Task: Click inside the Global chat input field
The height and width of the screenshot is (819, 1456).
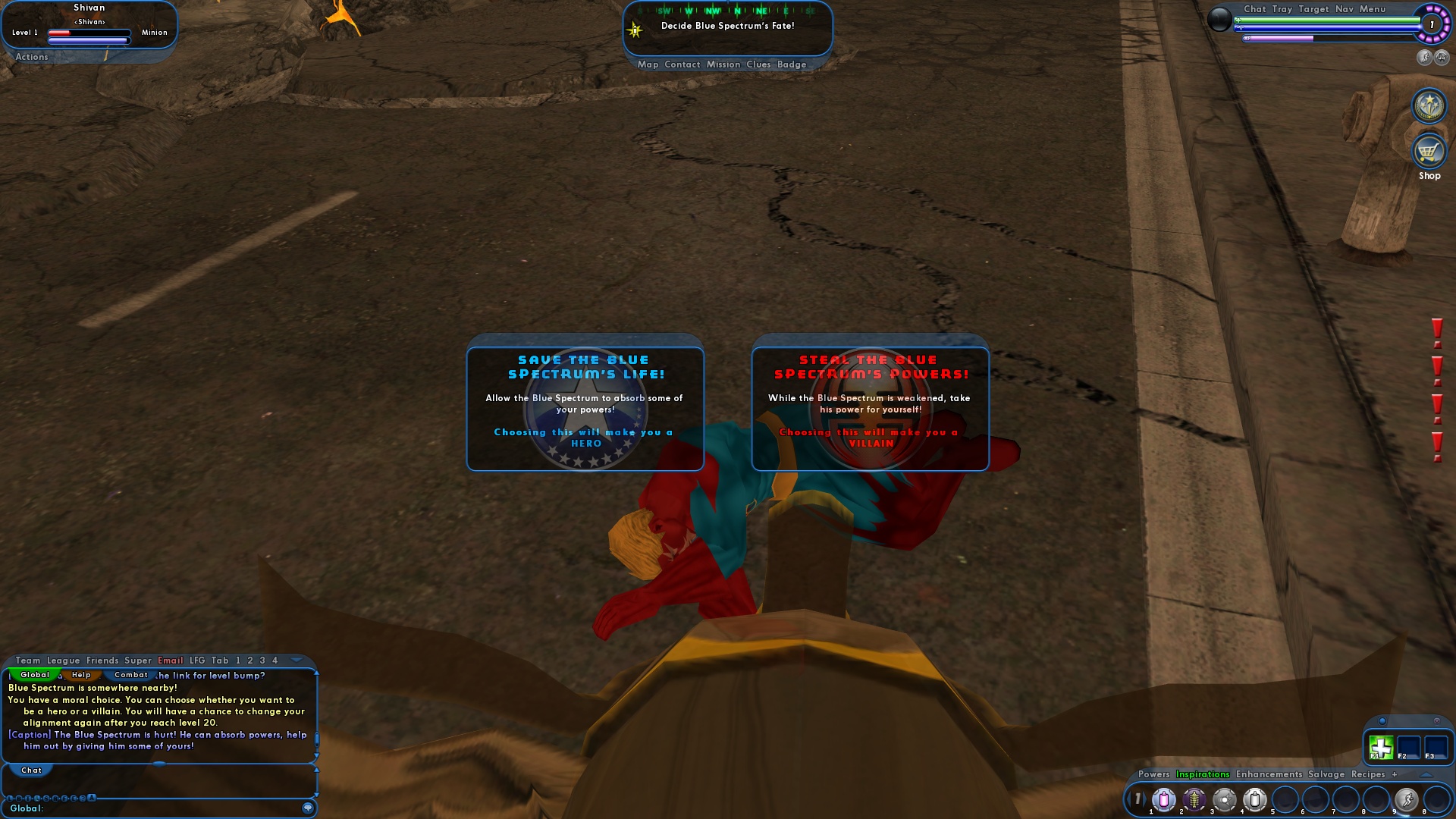Action: click(152, 807)
